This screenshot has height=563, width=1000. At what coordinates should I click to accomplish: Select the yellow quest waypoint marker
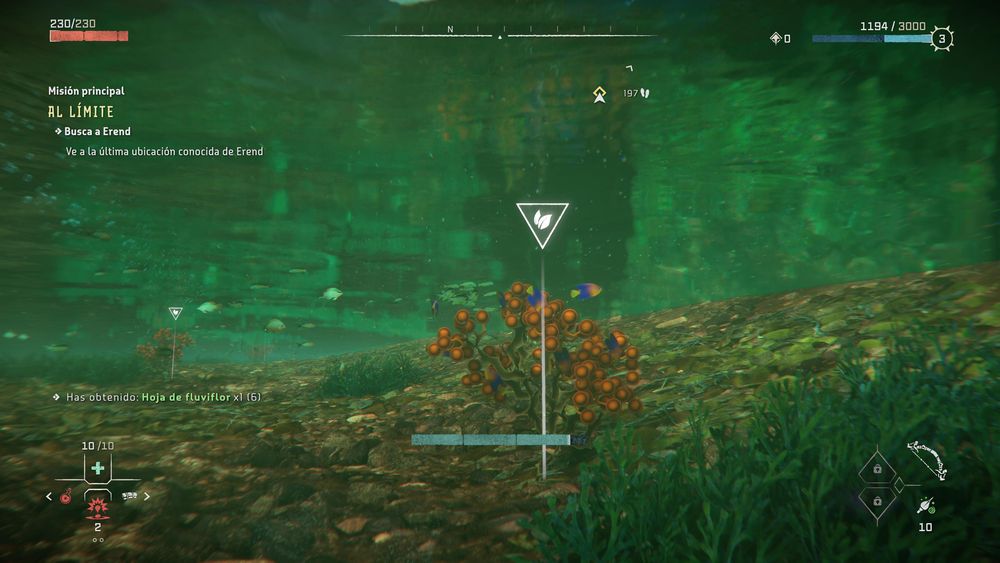[x=599, y=94]
